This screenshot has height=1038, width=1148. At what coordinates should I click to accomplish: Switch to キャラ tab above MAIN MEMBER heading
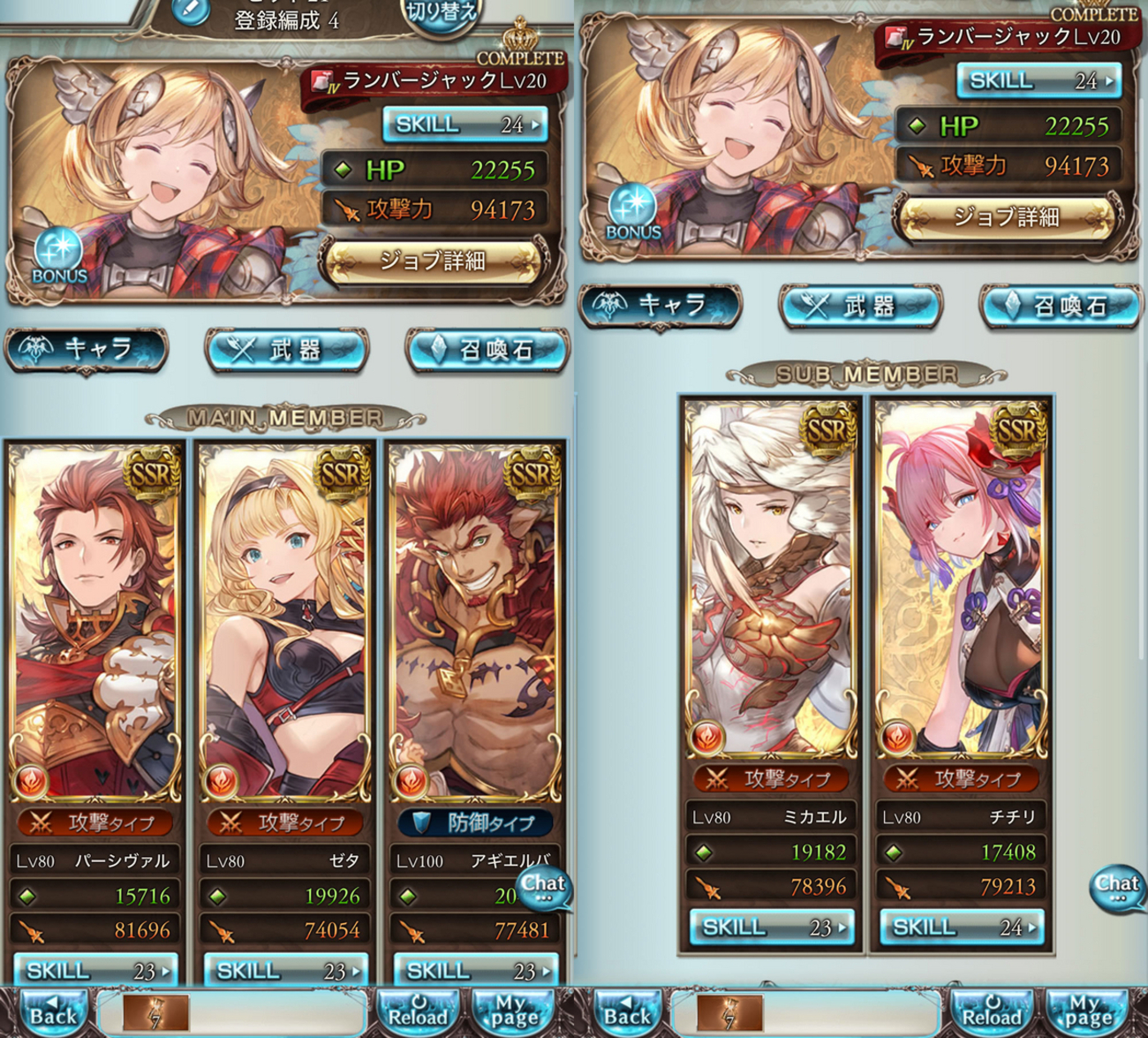tap(87, 349)
